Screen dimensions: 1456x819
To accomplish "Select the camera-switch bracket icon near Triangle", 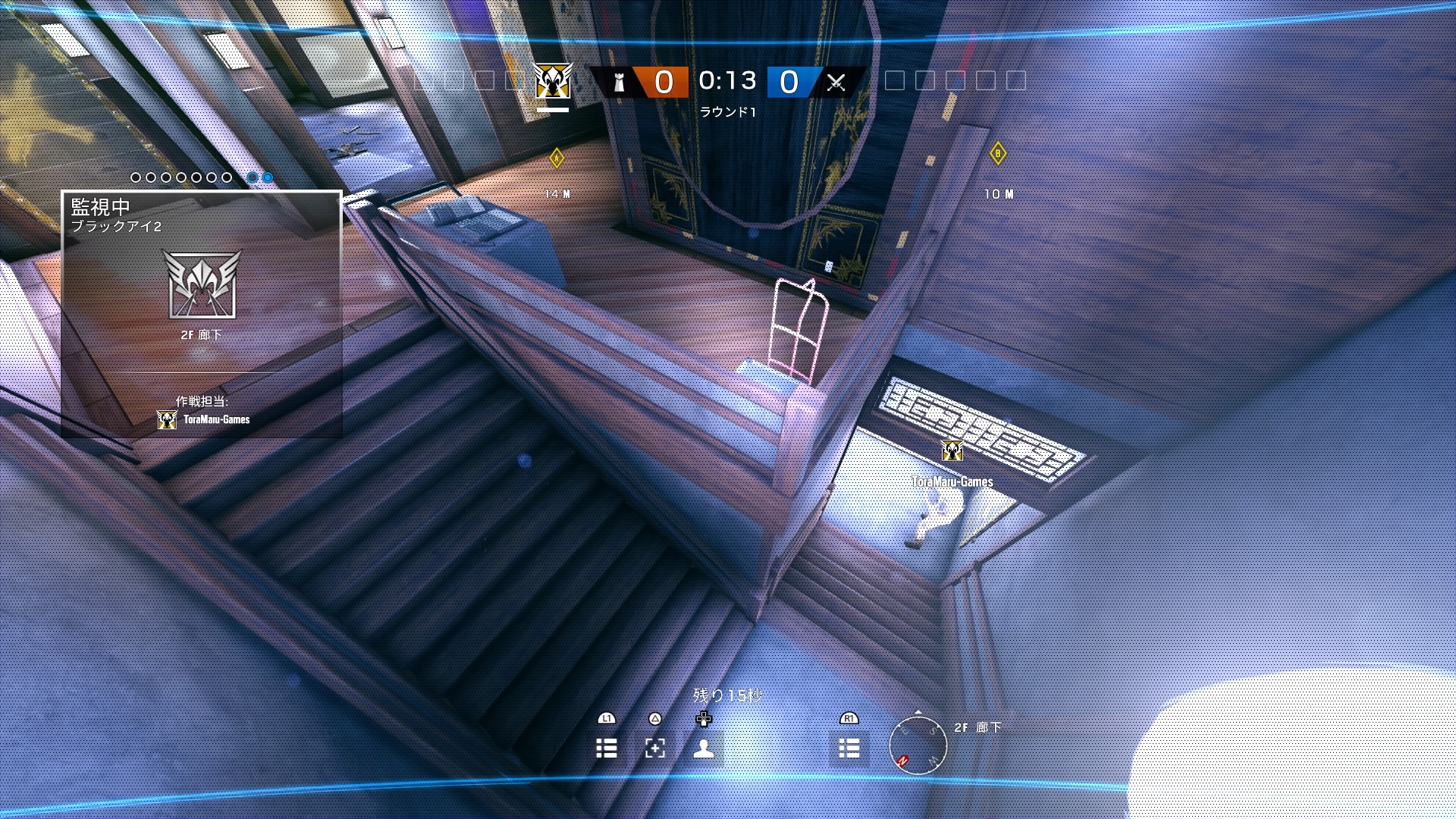I will [654, 748].
